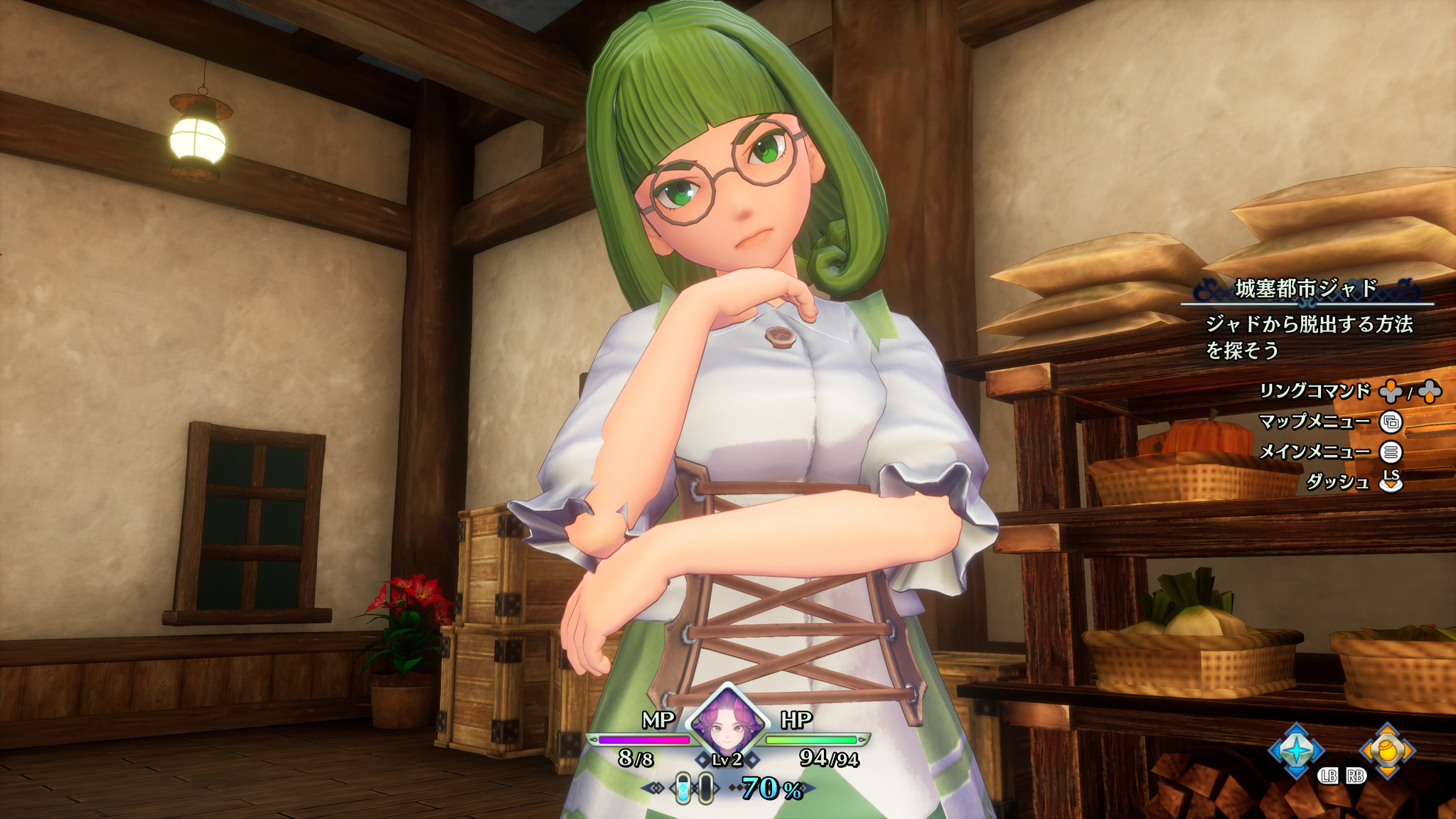
Task: Toggle the LB shoulder button indicator
Action: point(1329,777)
